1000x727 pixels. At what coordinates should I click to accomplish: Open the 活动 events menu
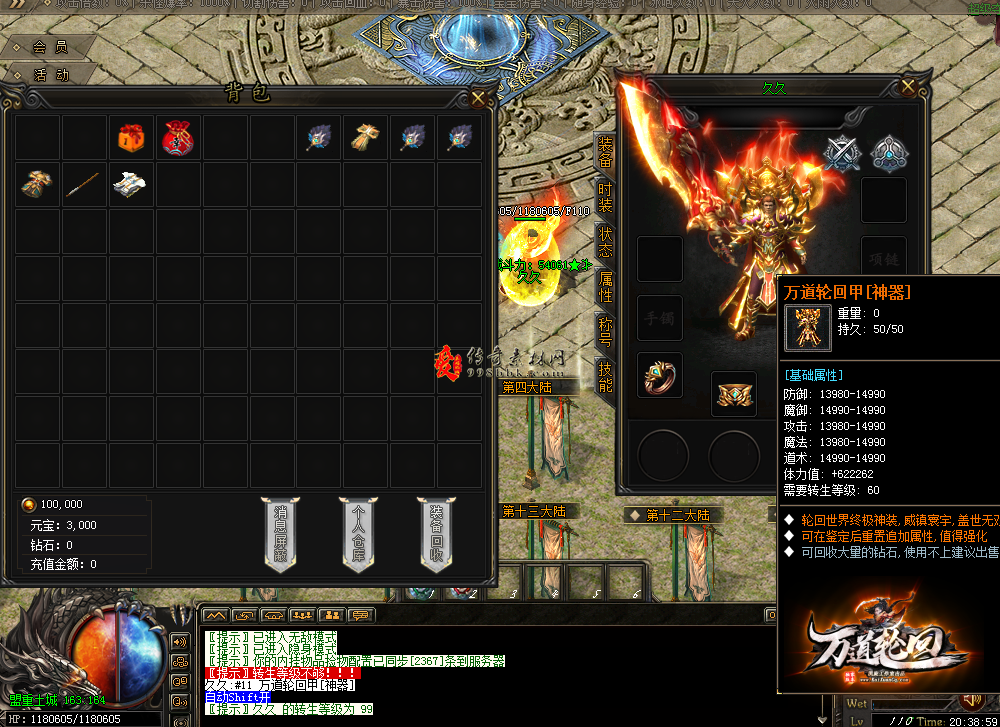[x=50, y=74]
